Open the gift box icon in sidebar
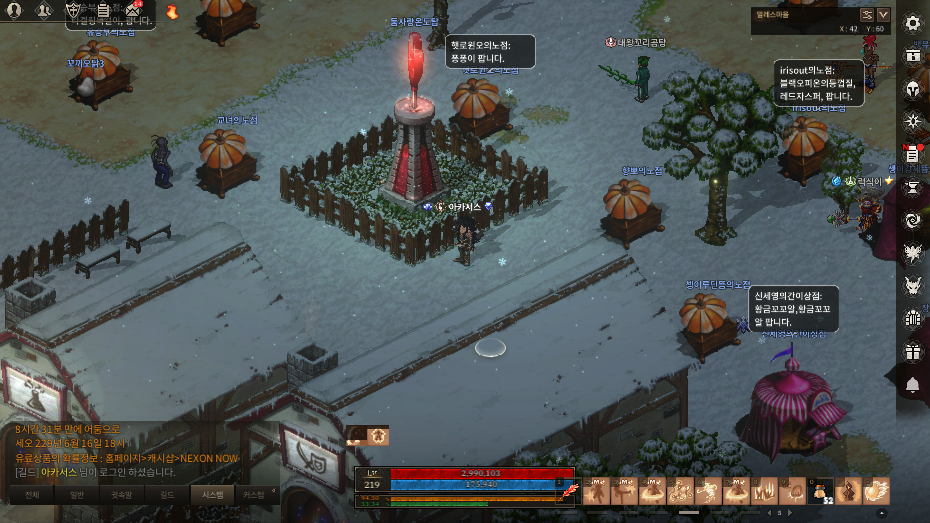 (912, 352)
